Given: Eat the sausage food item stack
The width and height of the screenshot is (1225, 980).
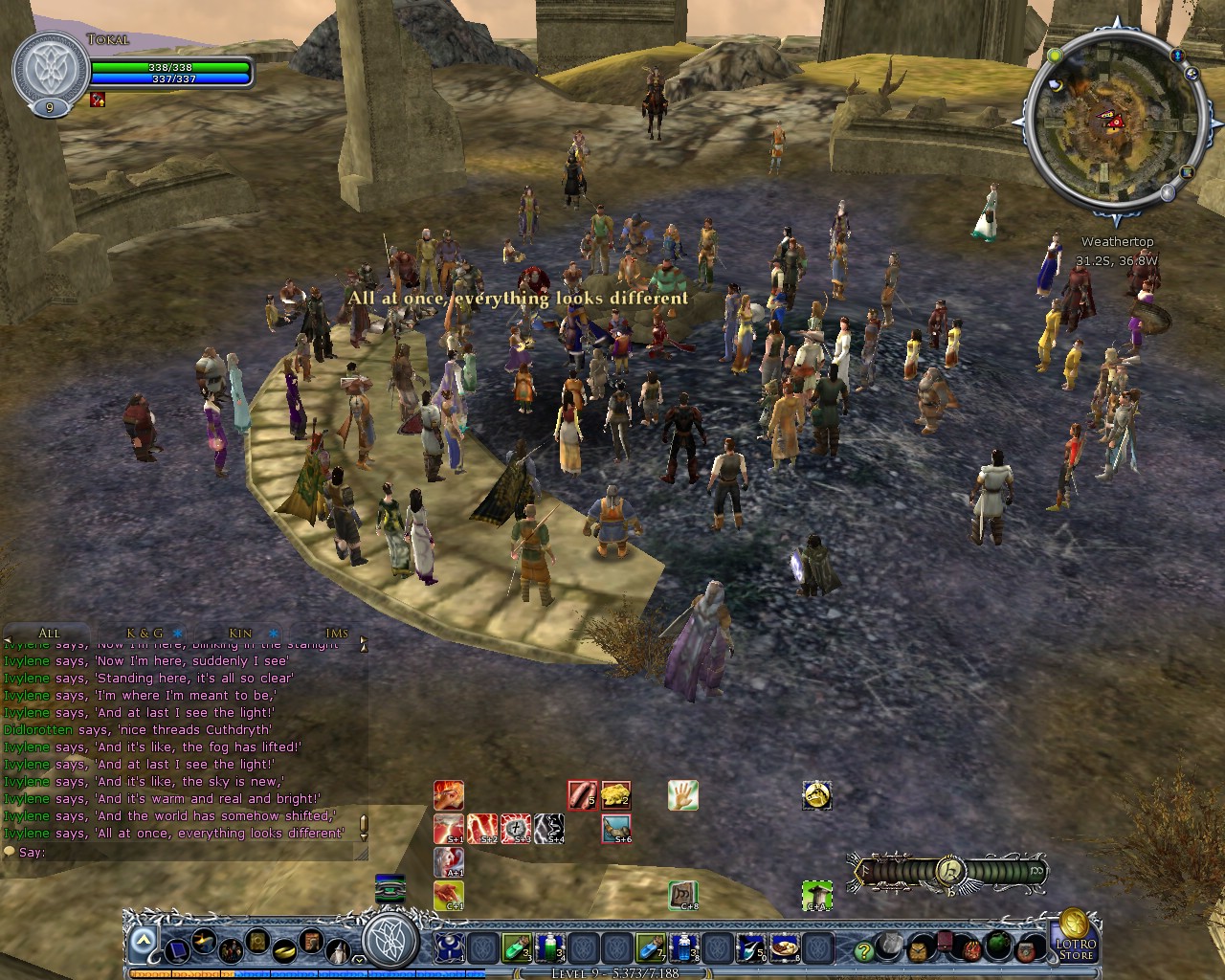Looking at the screenshot, I should pyautogui.click(x=583, y=794).
